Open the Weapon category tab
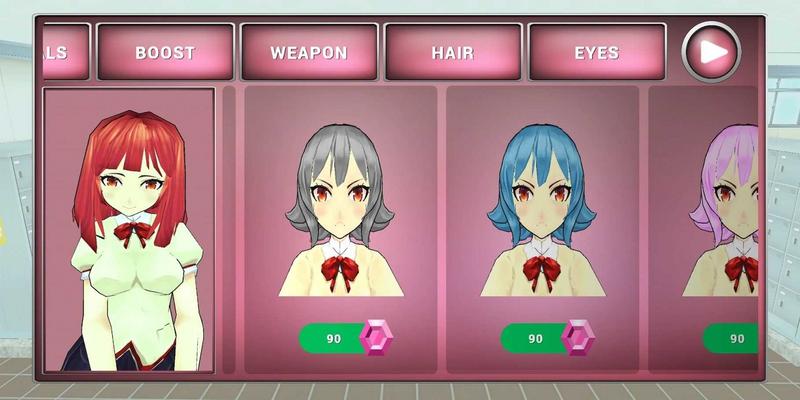The image size is (800, 400). [309, 52]
